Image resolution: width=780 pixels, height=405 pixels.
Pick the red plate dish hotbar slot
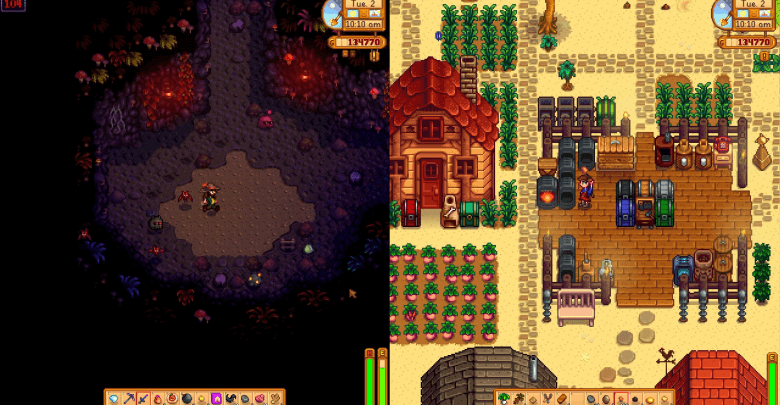[x=172, y=398]
